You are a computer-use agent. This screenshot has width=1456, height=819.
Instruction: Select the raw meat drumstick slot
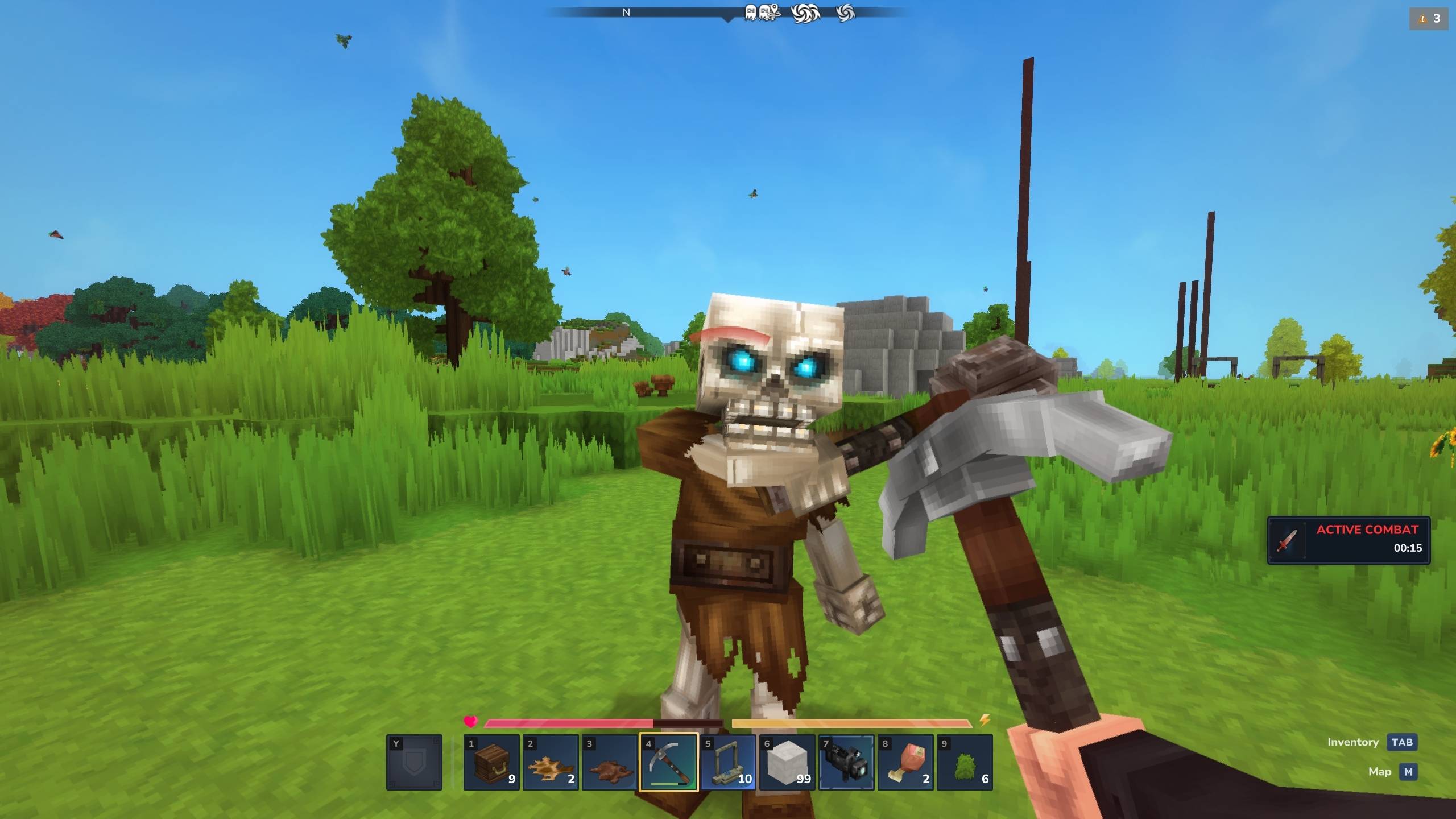905,762
